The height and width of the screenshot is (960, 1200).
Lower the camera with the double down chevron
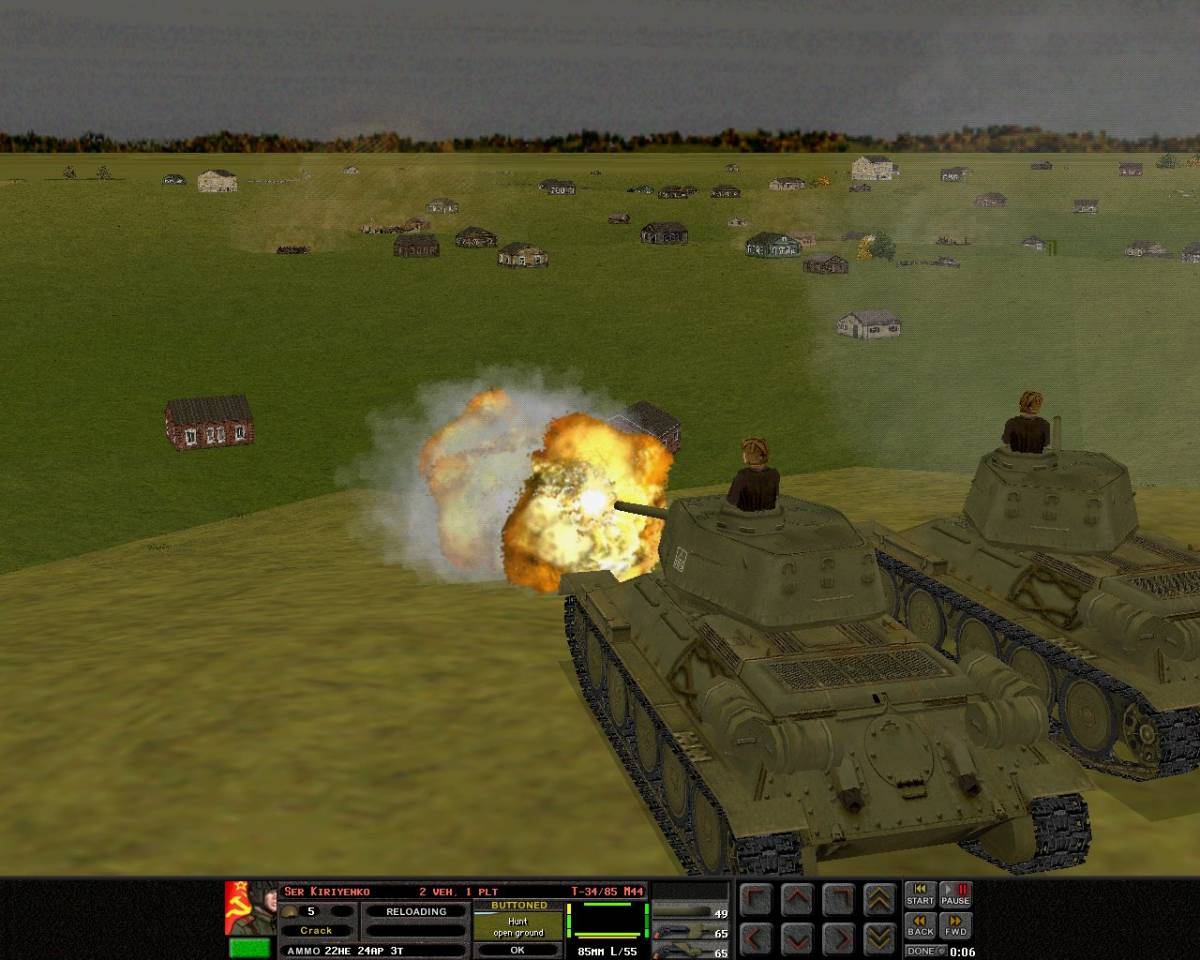[x=880, y=938]
